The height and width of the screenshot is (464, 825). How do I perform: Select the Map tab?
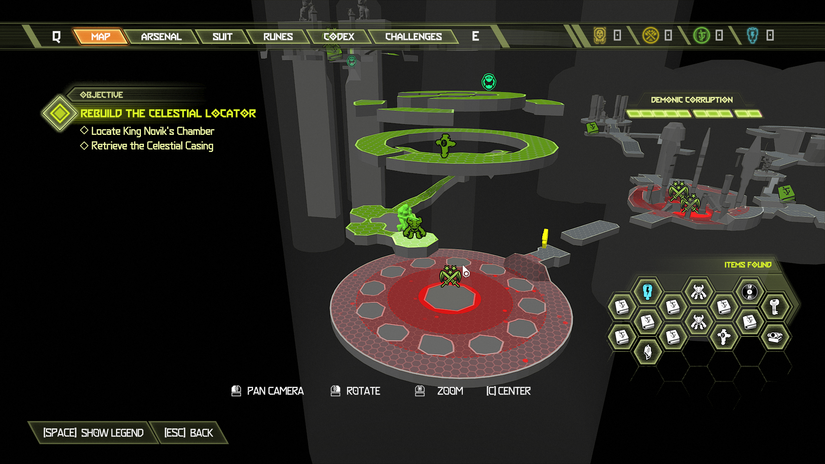(x=101, y=37)
